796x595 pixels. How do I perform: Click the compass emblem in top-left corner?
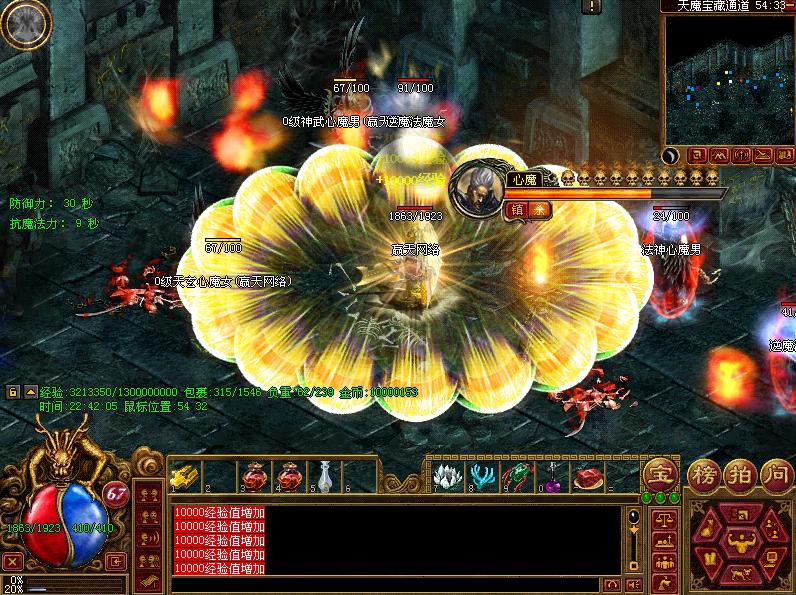click(x=25, y=24)
